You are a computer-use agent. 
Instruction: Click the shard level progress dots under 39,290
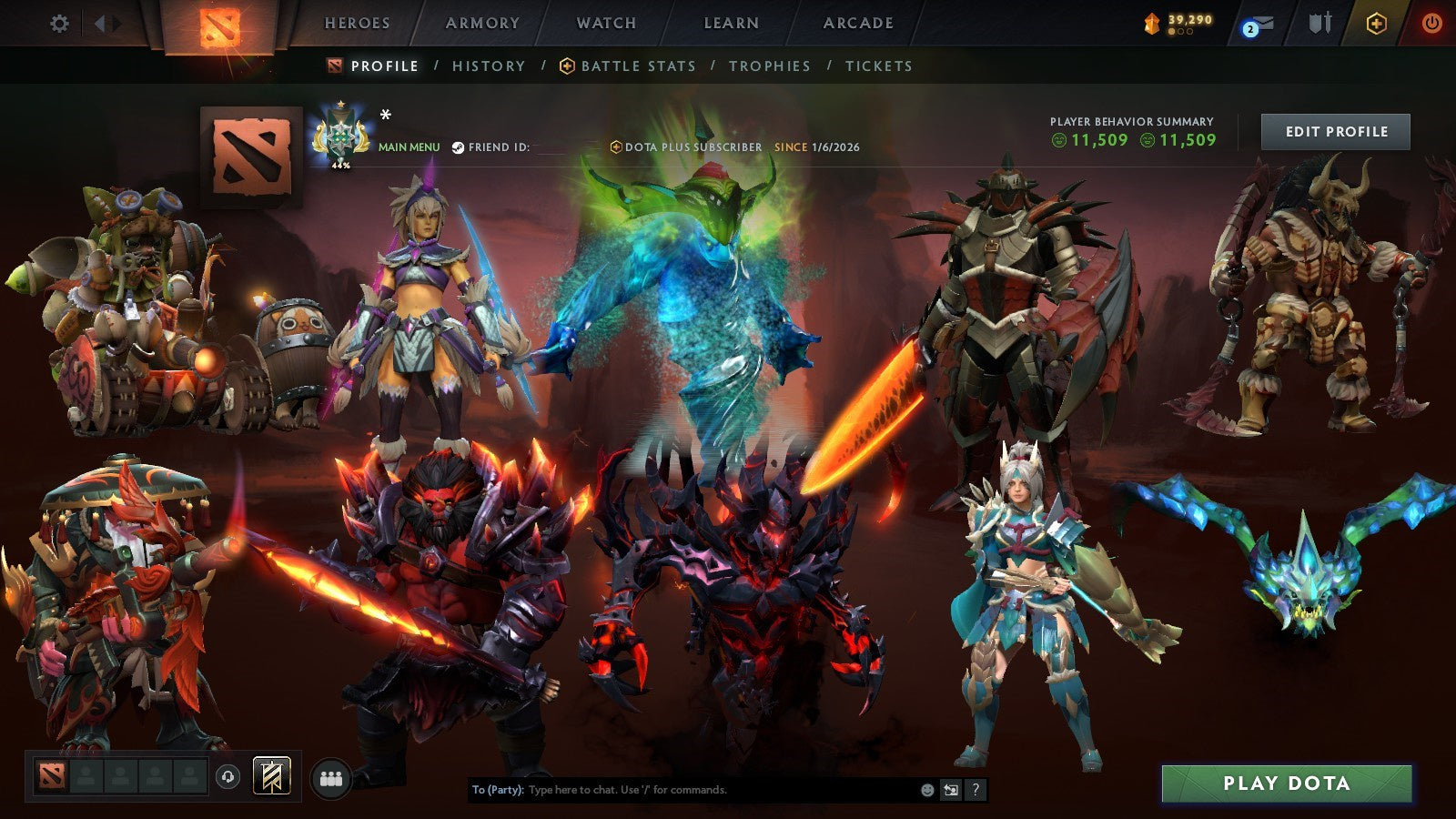[x=1180, y=31]
